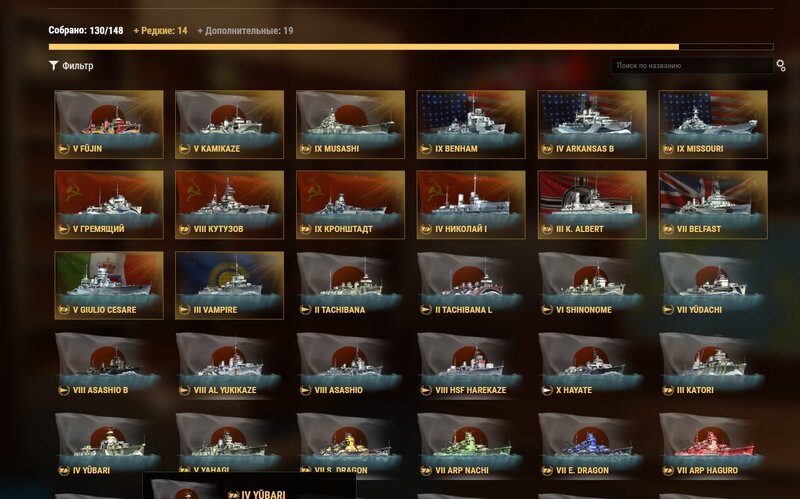Image resolution: width=800 pixels, height=499 pixels.
Task: Click the icon right of the search field
Action: (x=781, y=66)
